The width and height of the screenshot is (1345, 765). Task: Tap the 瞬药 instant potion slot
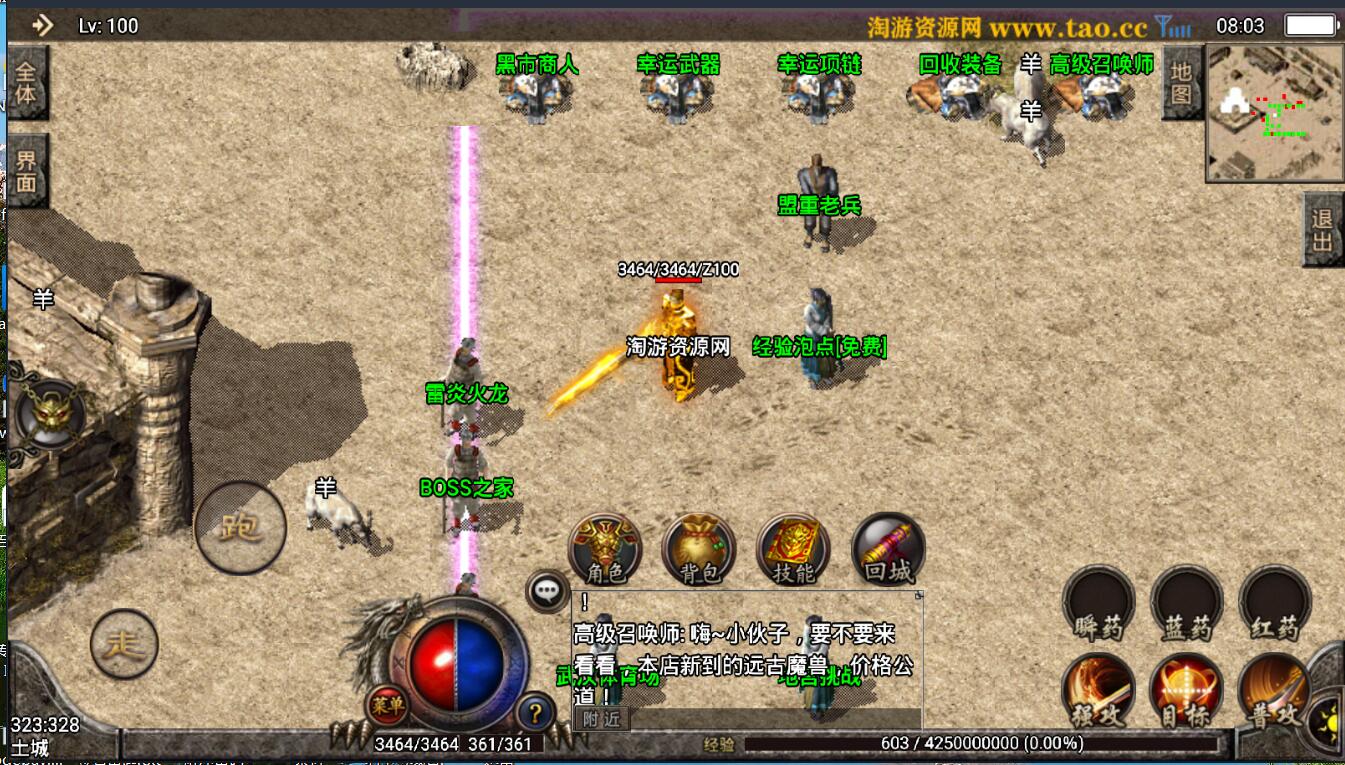pyautogui.click(x=1099, y=602)
